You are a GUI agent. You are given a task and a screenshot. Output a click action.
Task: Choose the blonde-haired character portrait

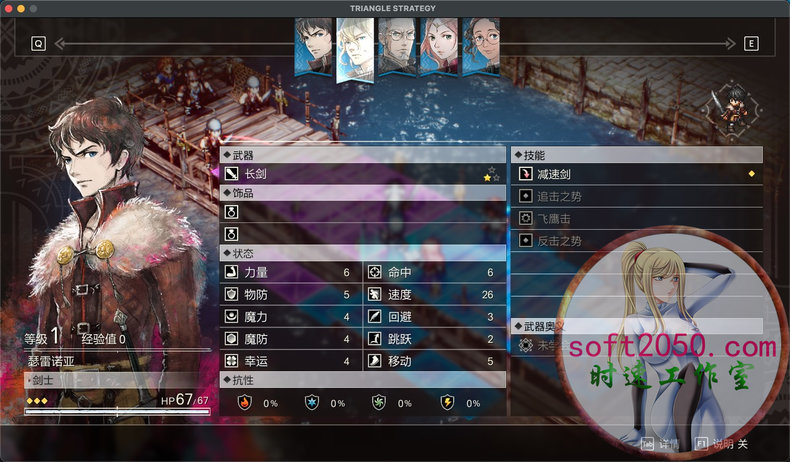pyautogui.click(x=355, y=47)
